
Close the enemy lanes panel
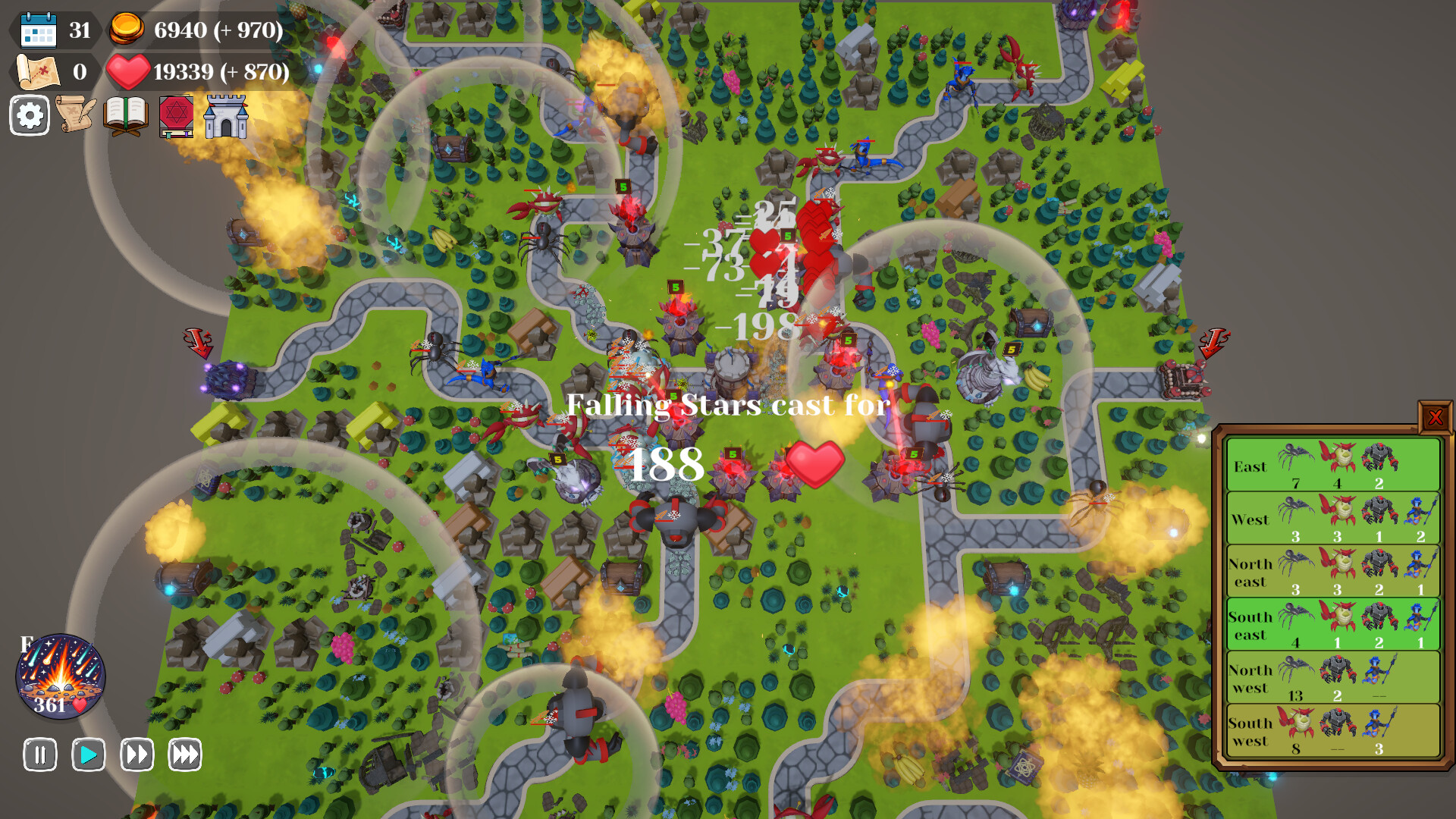[x=1436, y=416]
